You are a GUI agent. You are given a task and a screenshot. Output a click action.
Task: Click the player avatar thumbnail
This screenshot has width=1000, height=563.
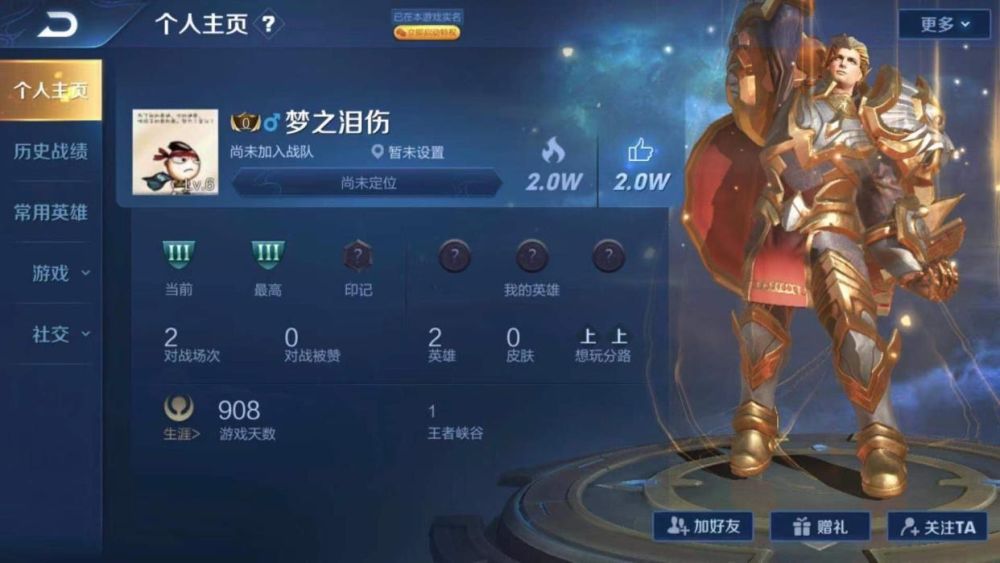(175, 151)
